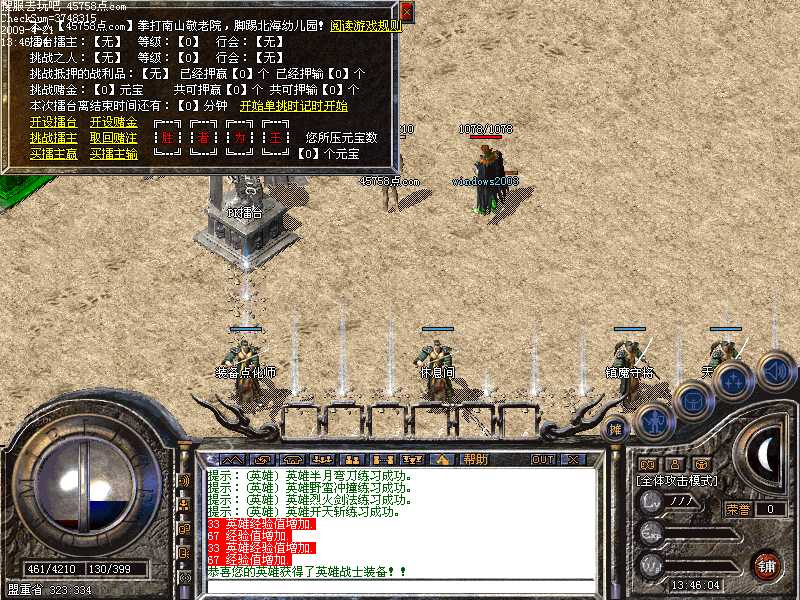The image size is (800, 600).
Task: Open the round red 铺 shop button
Action: pos(766,565)
